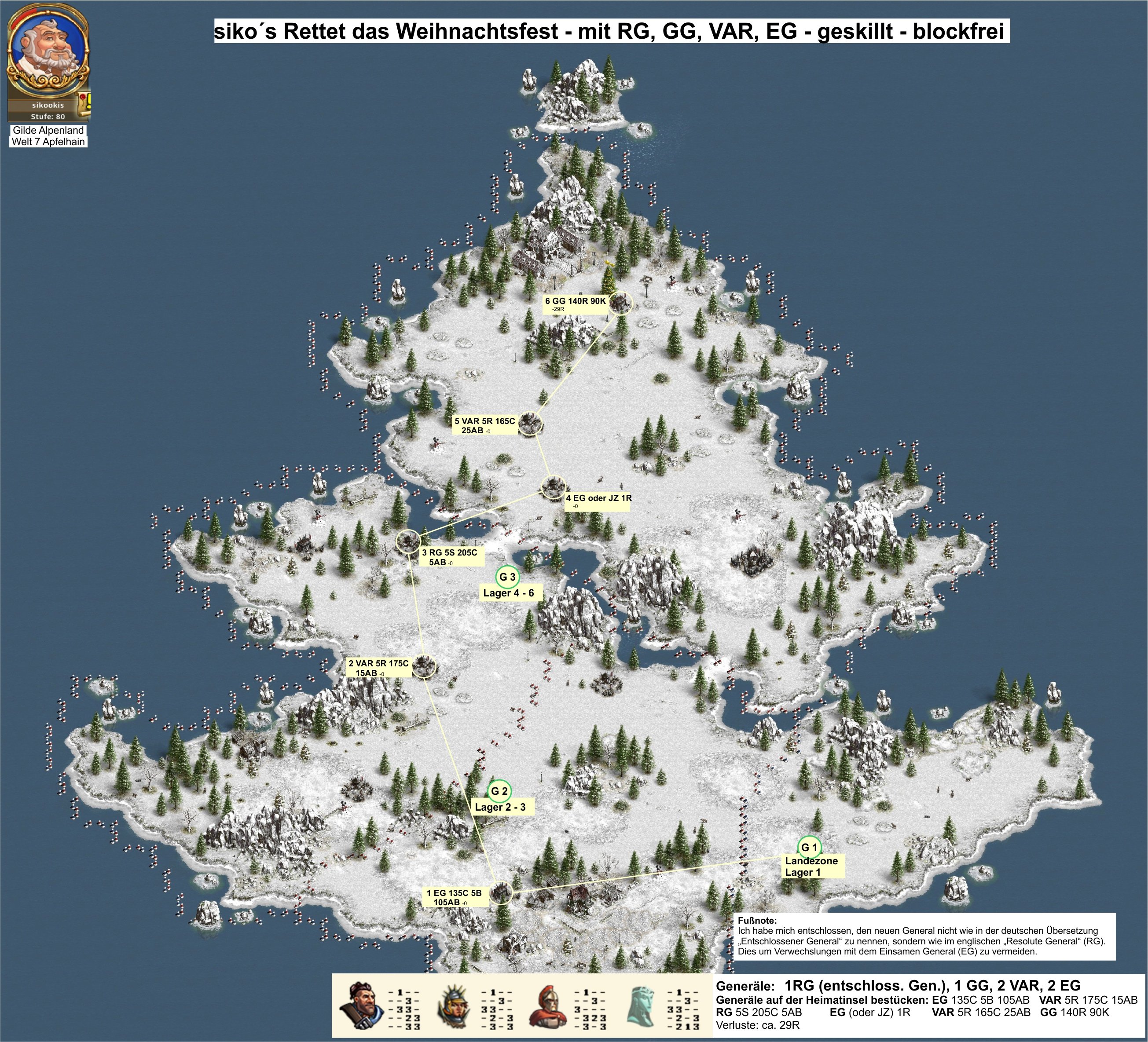The height and width of the screenshot is (1042, 1148).
Task: Click the circled camp 2 beside the VAR 5R 175C label
Action: pos(424,665)
